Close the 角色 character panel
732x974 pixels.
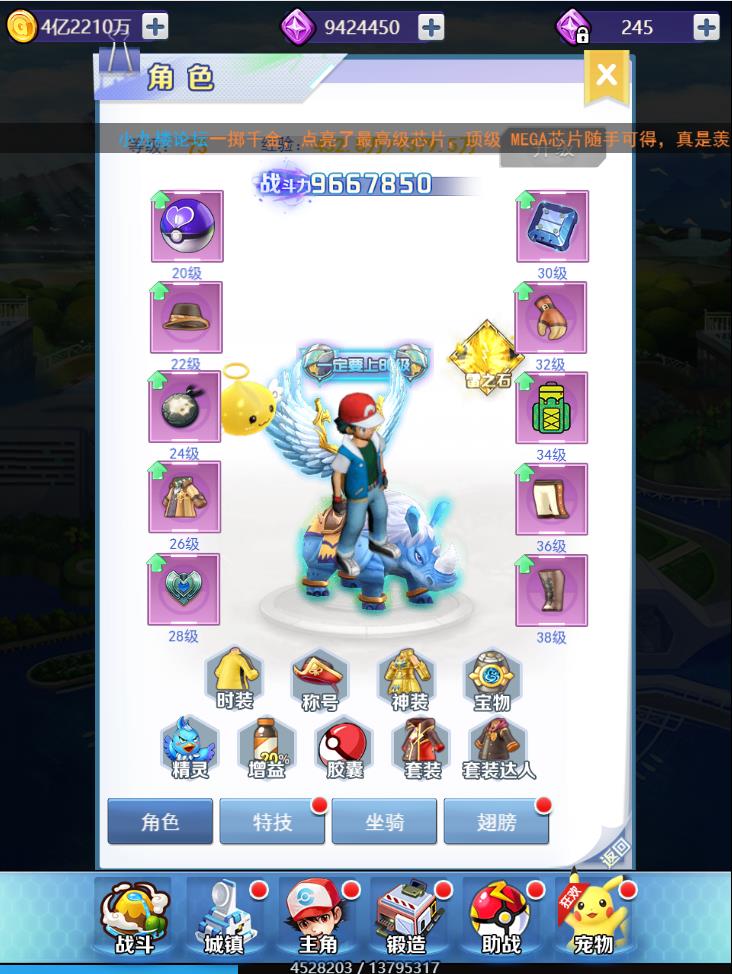pyautogui.click(x=606, y=75)
